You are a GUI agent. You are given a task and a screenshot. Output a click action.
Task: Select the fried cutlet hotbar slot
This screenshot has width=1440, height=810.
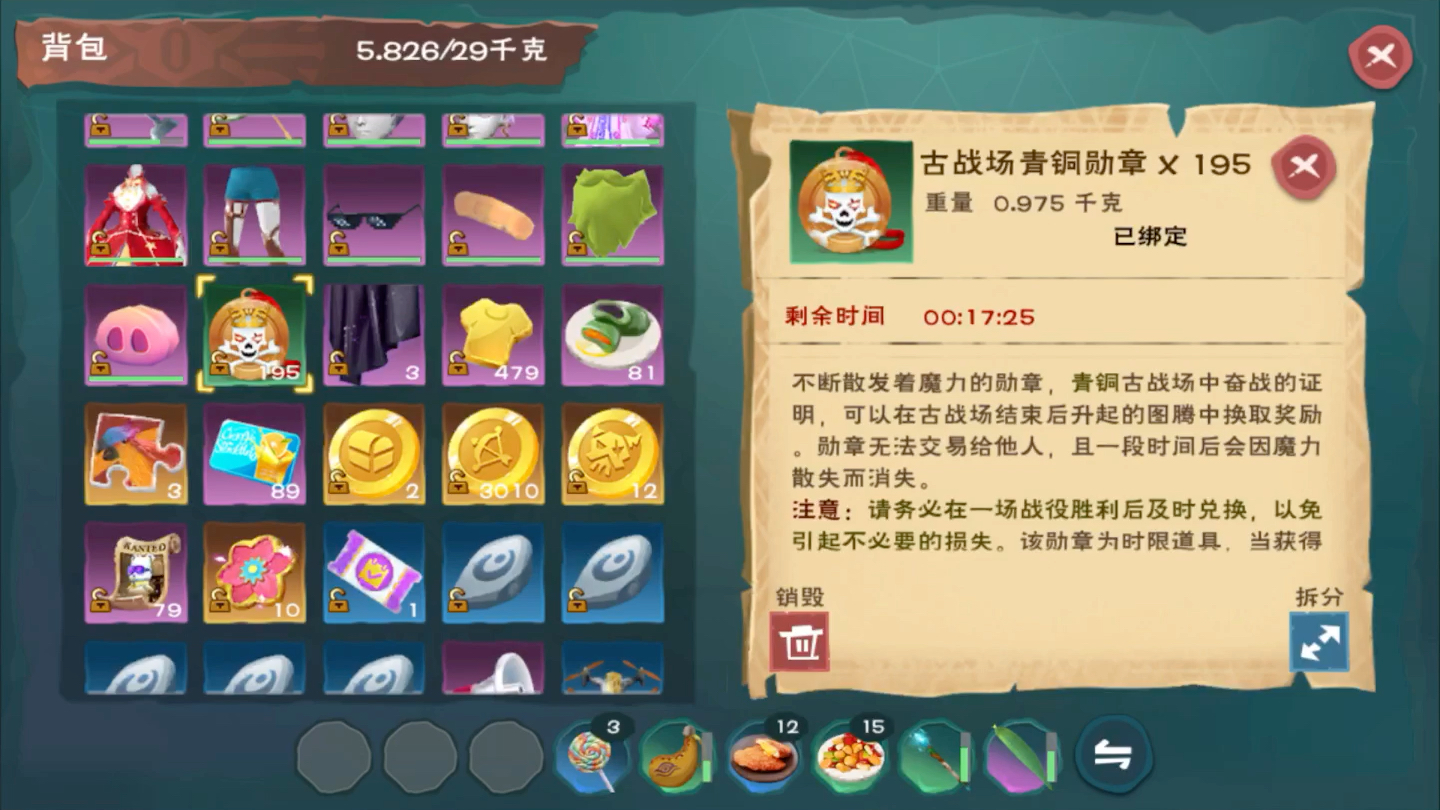[x=763, y=757]
